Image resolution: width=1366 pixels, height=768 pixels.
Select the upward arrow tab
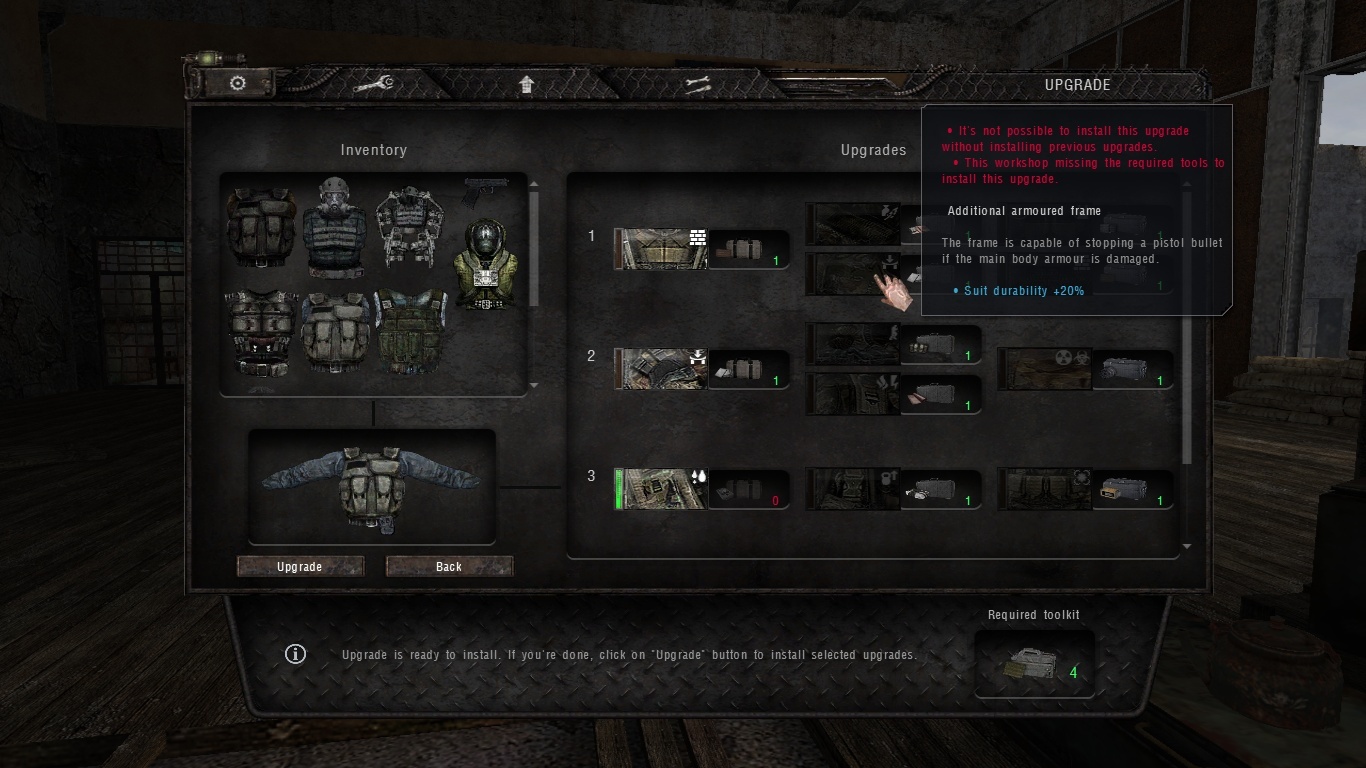click(x=527, y=85)
